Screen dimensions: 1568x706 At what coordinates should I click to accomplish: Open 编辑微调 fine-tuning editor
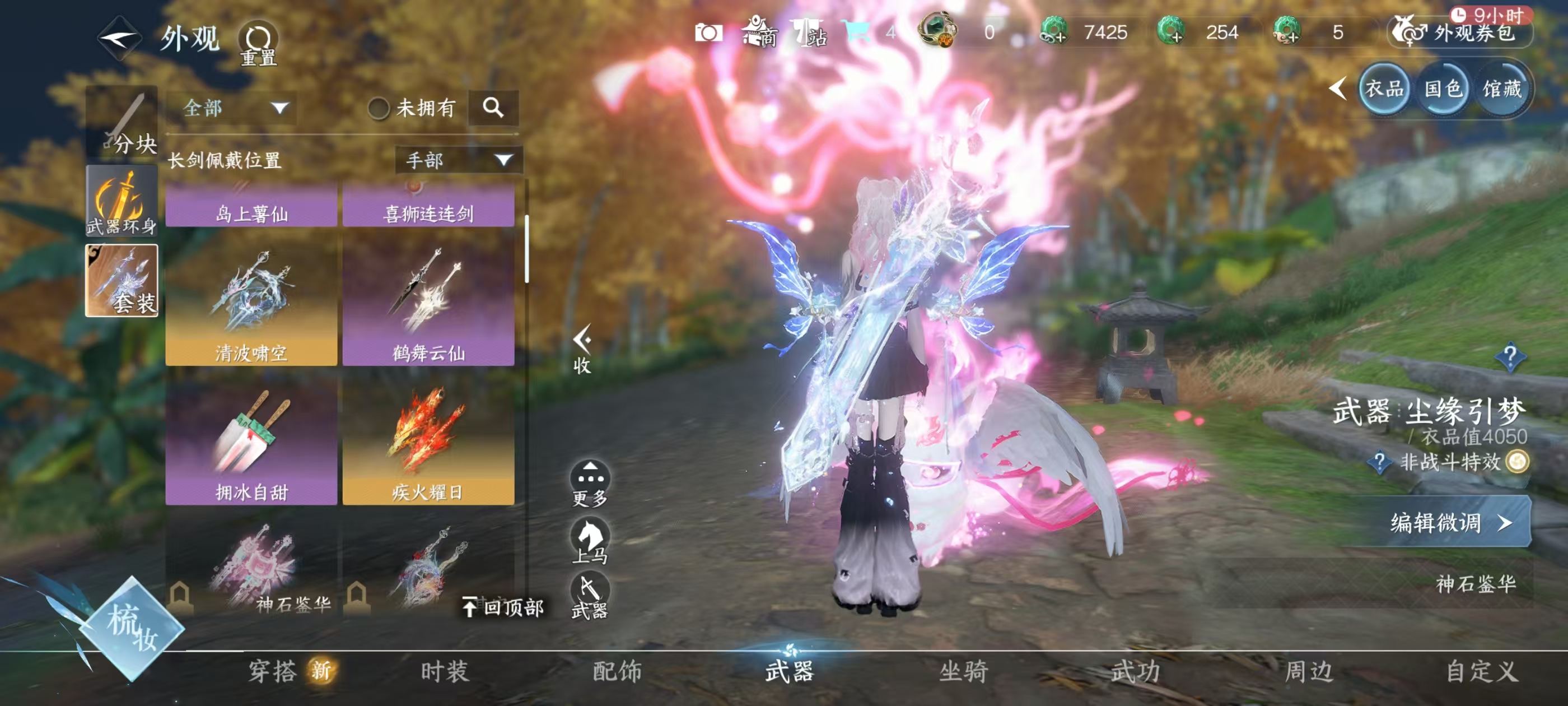coord(1449,522)
